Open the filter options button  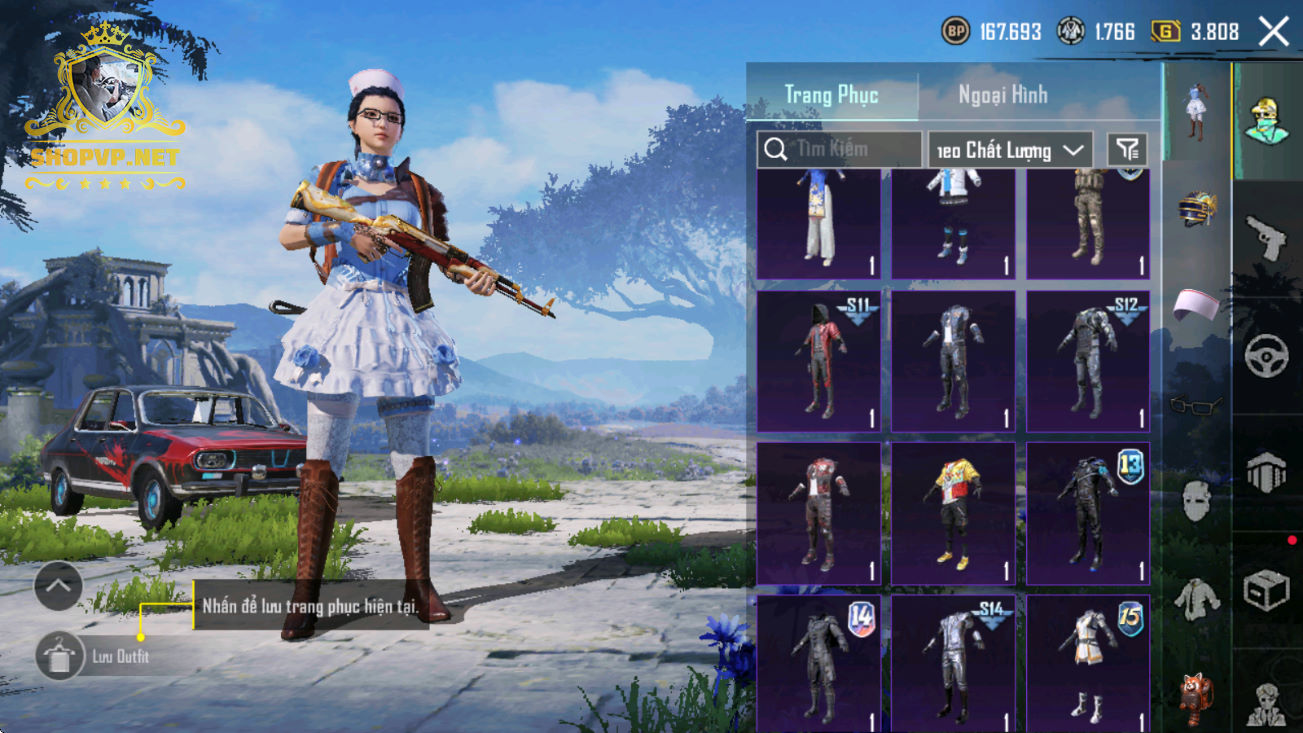(1127, 150)
